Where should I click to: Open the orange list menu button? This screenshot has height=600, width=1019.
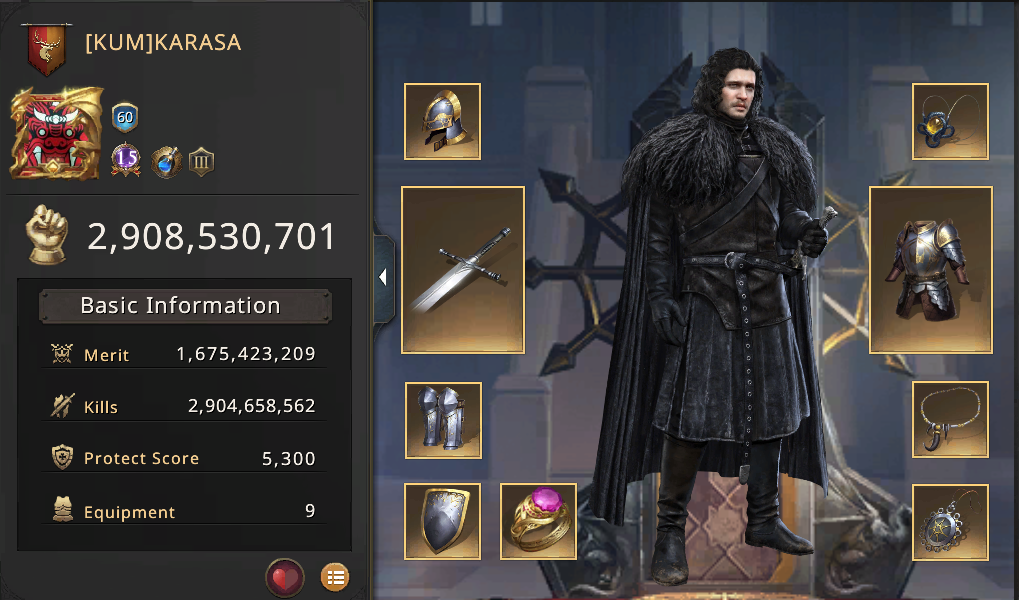[335, 577]
